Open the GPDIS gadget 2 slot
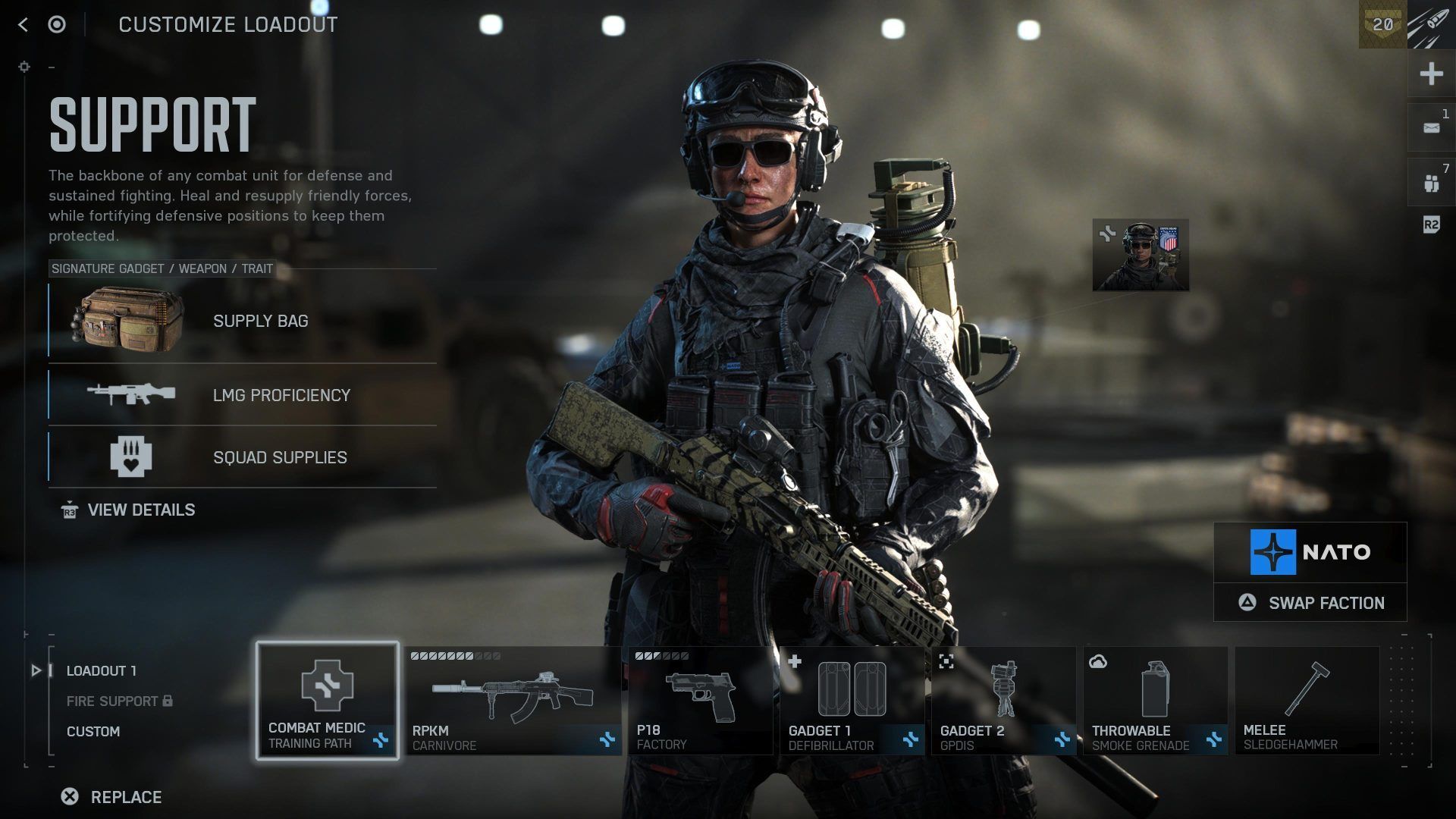 (1003, 701)
